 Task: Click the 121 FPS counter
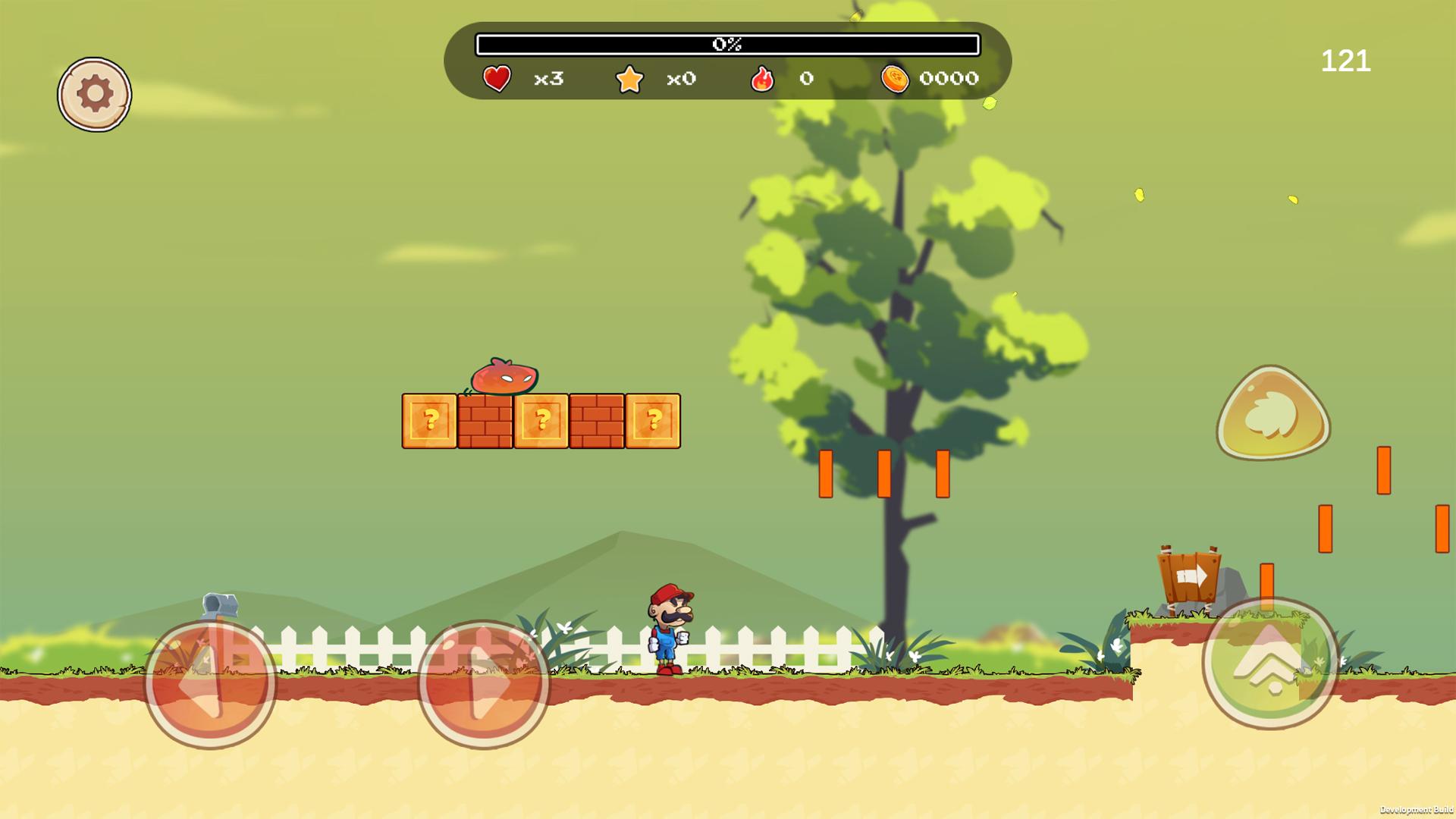(x=1348, y=61)
